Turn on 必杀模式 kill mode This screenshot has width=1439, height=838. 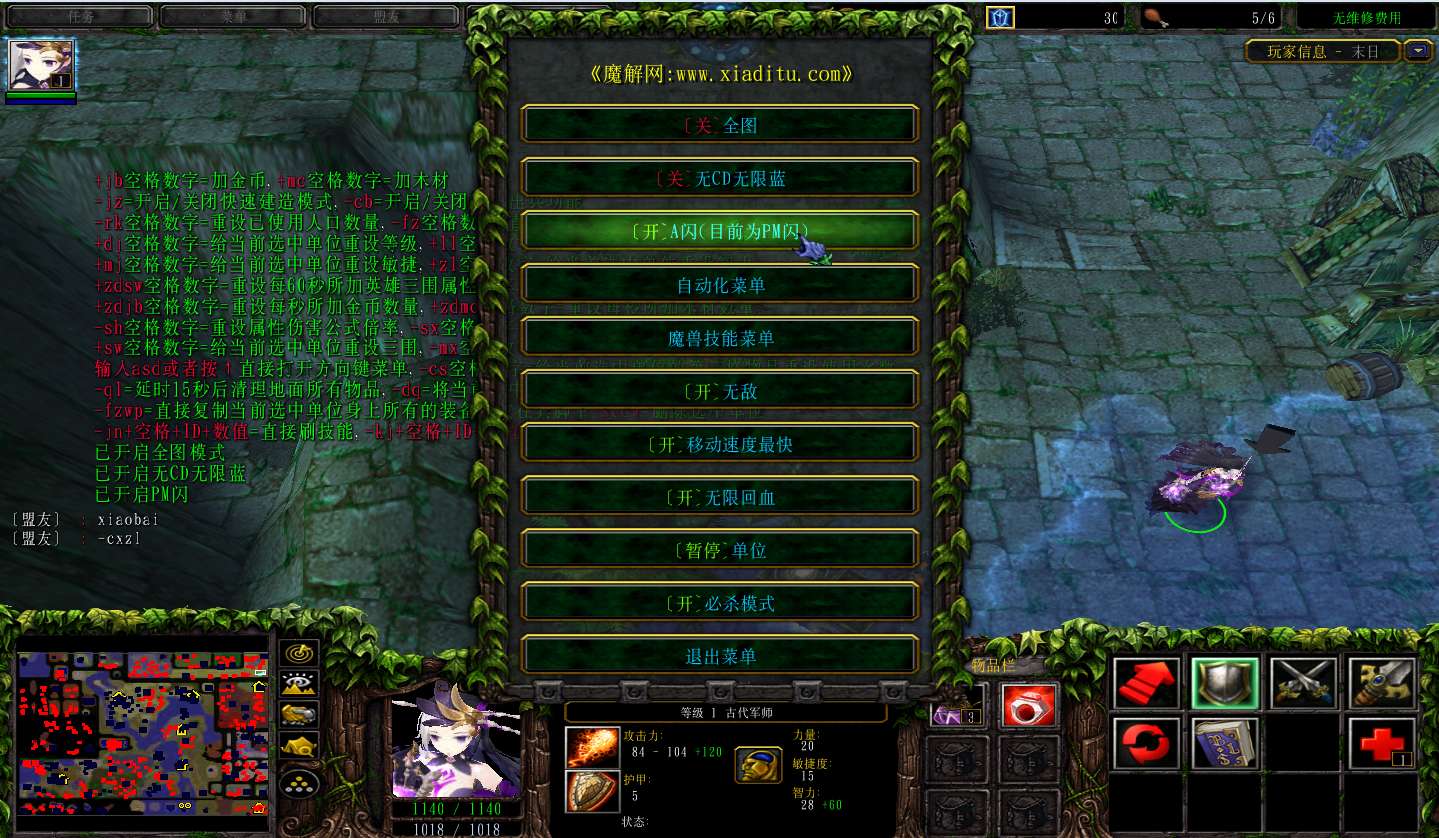[720, 602]
